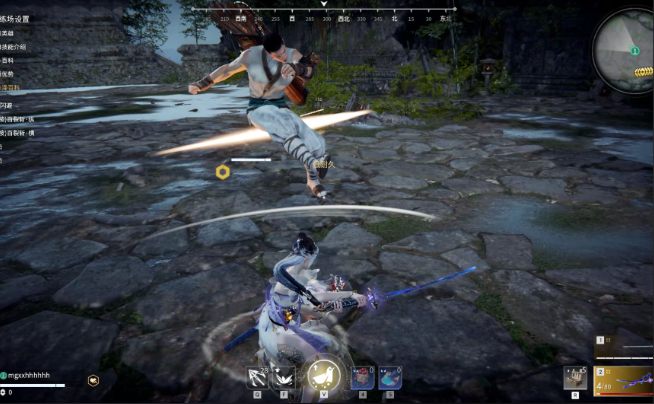
Task: Trigger the glowing bird ultimate ability
Action: [x=321, y=375]
